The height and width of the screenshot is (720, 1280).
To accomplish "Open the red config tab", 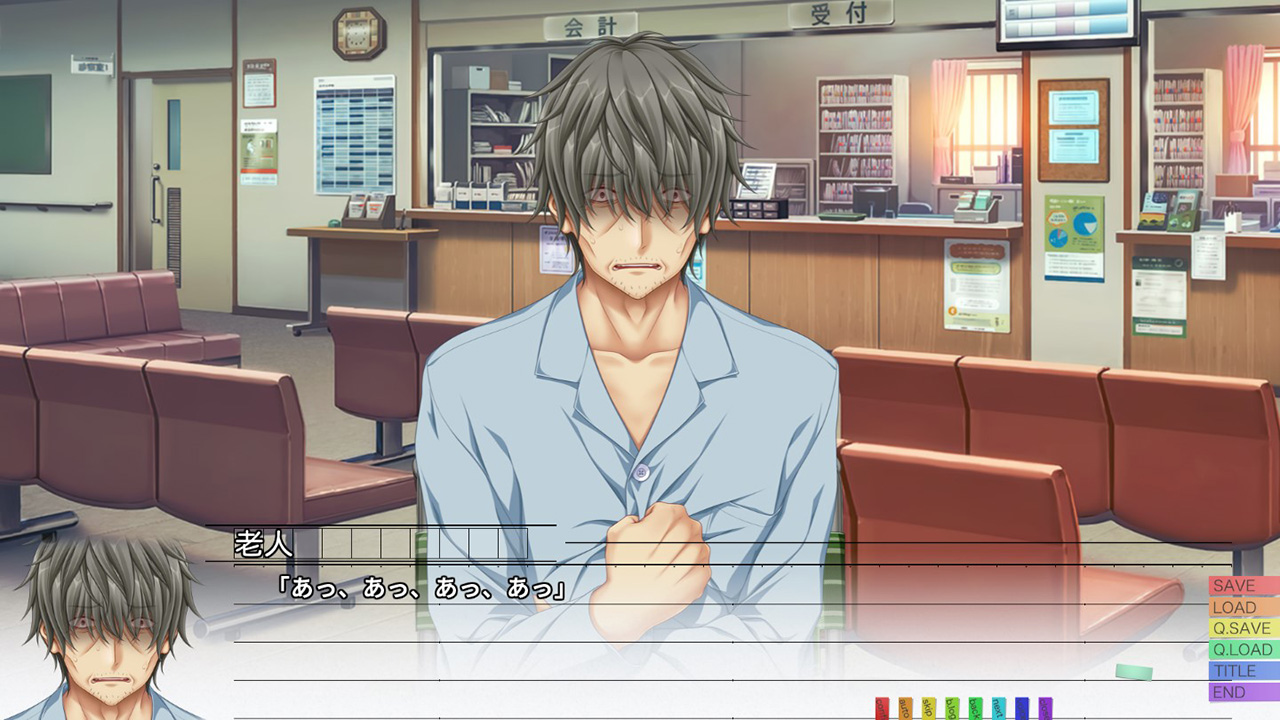I will [882, 709].
